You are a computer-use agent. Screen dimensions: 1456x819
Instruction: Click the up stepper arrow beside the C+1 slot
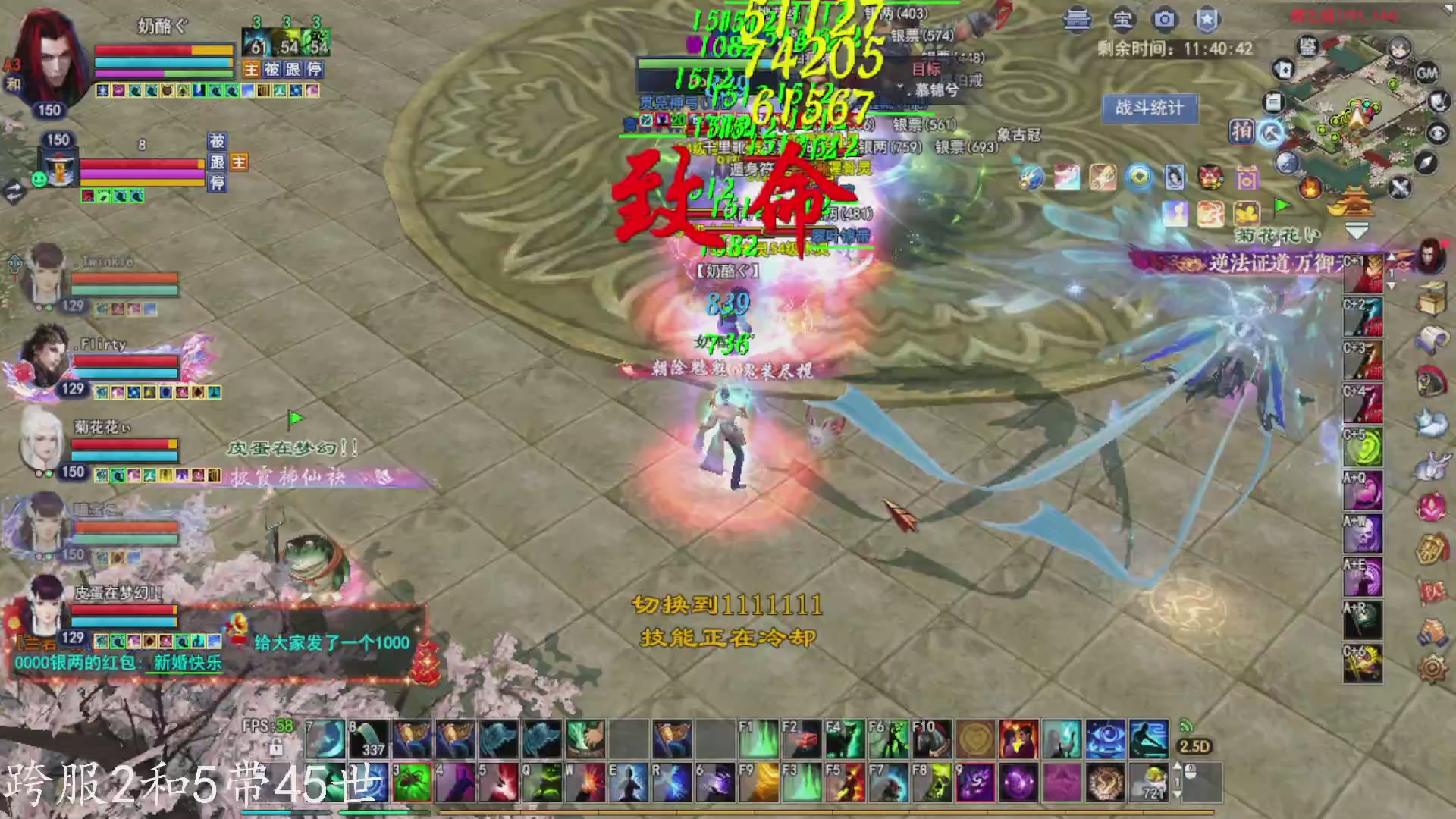[1389, 258]
